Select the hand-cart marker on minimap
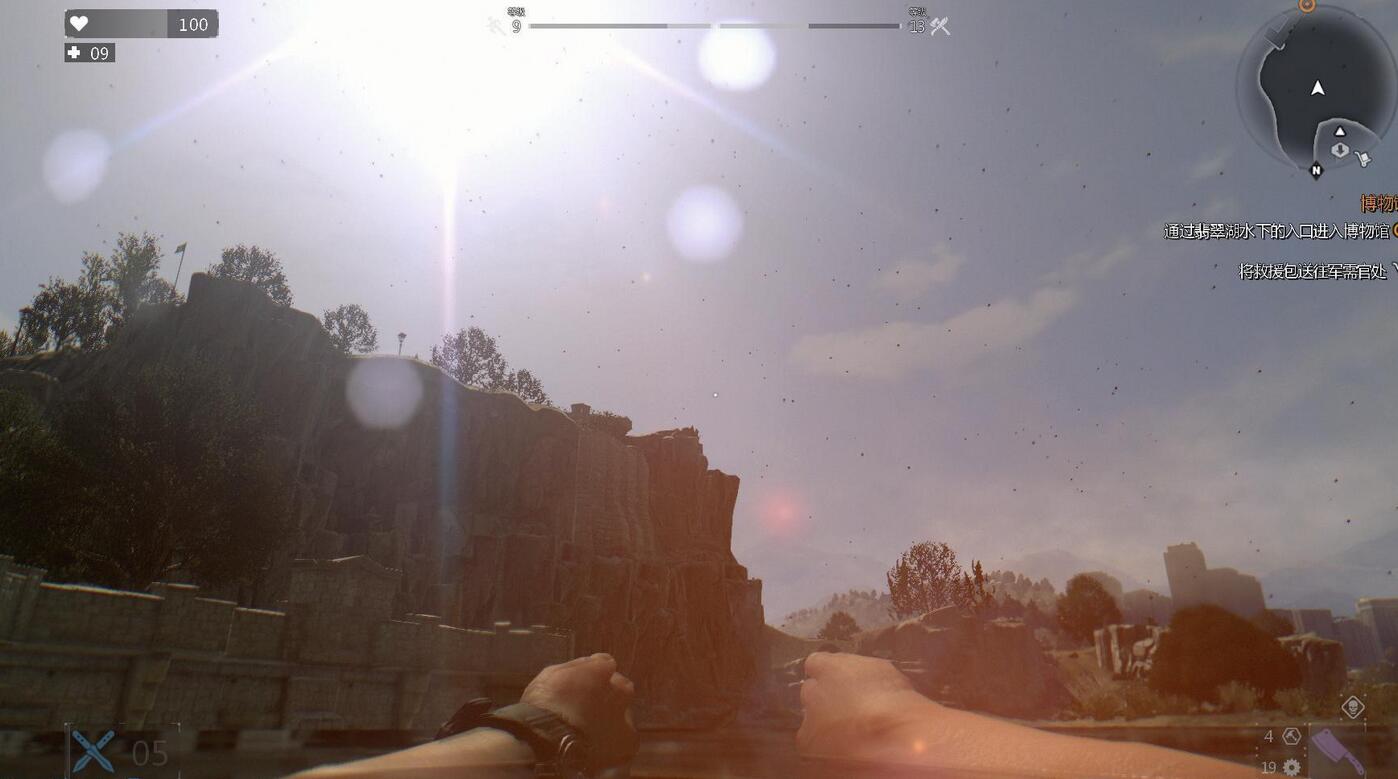1398x779 pixels. (1361, 157)
